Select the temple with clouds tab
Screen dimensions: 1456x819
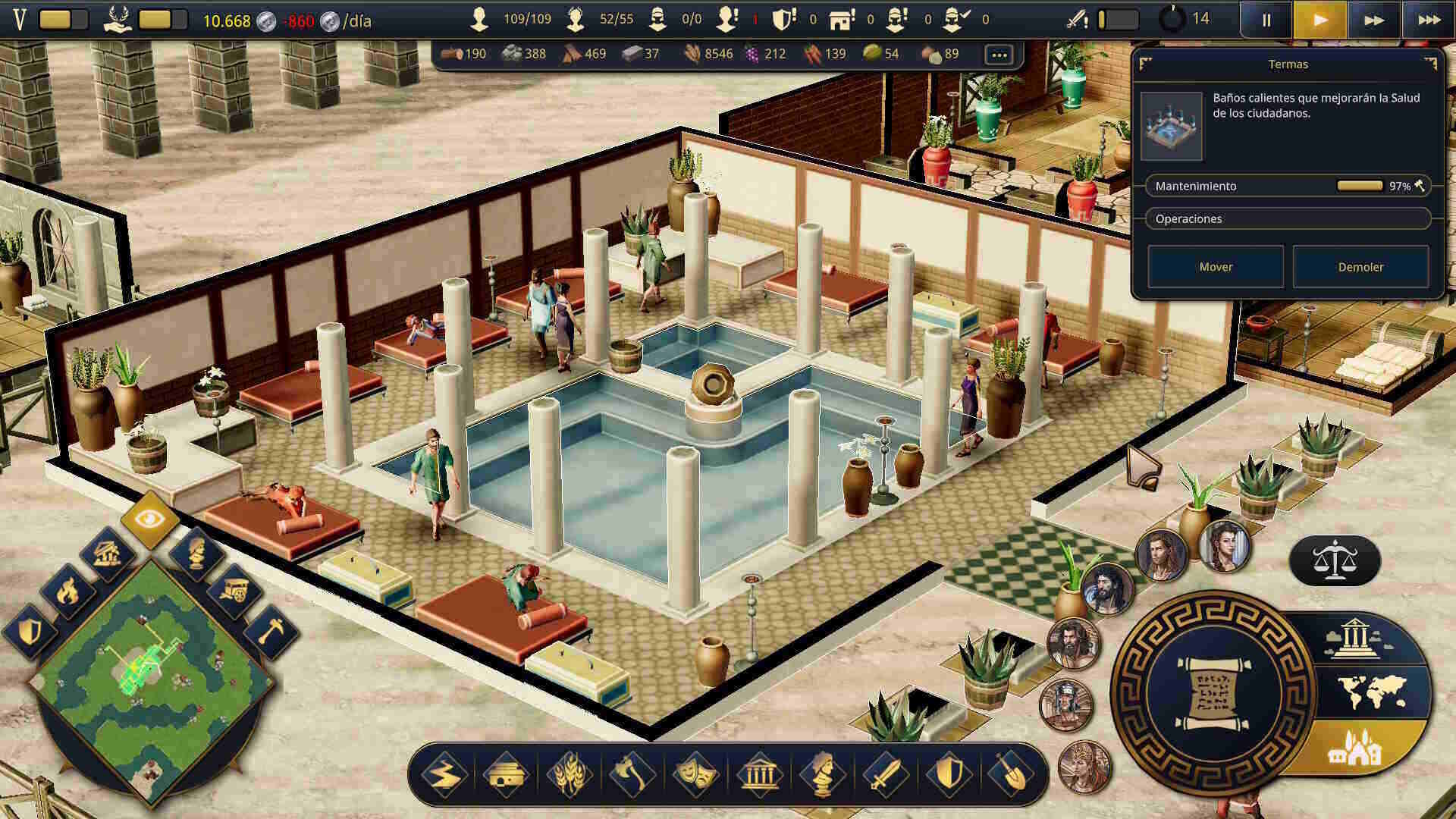1357,639
